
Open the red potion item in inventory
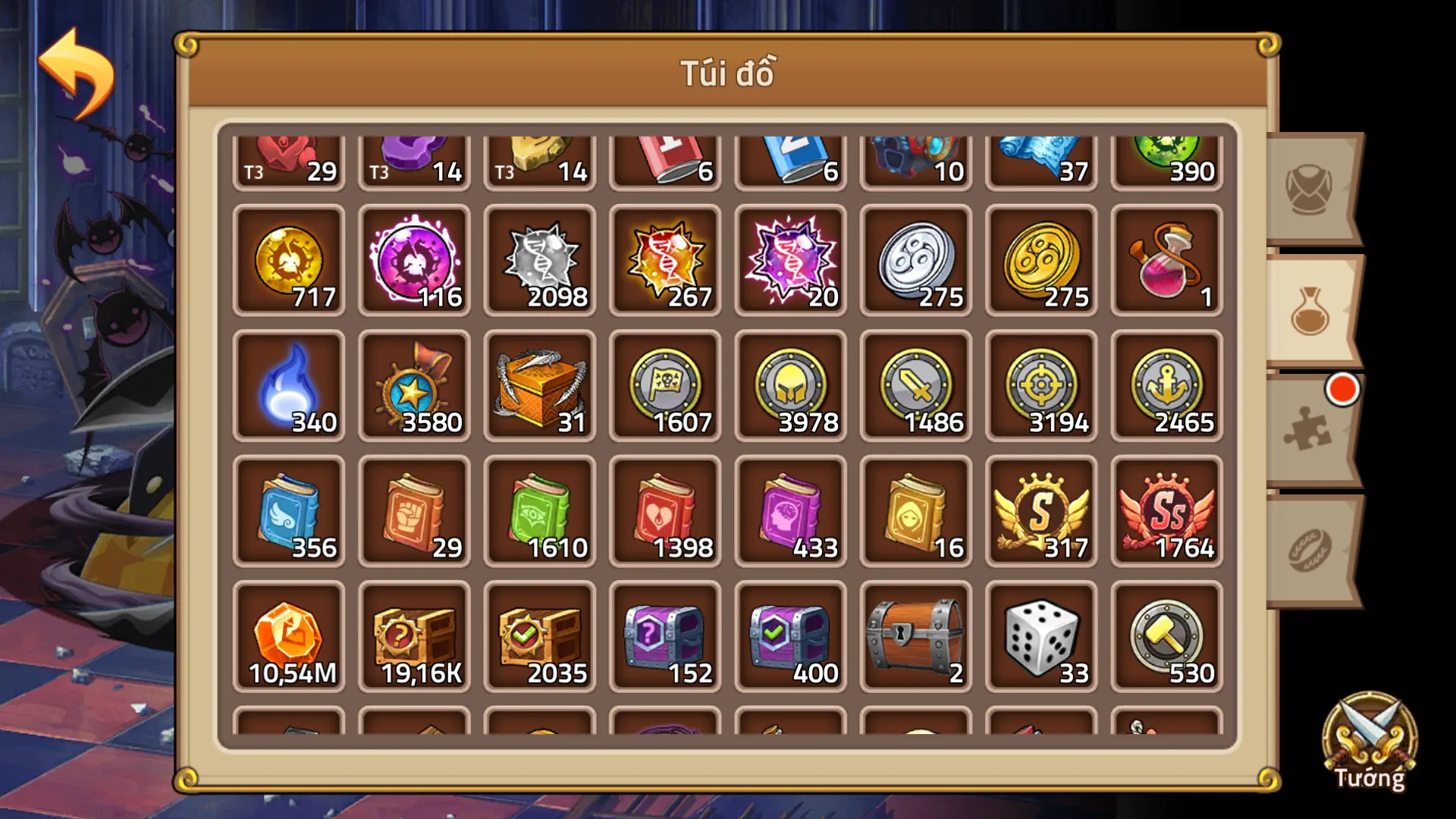1166,262
